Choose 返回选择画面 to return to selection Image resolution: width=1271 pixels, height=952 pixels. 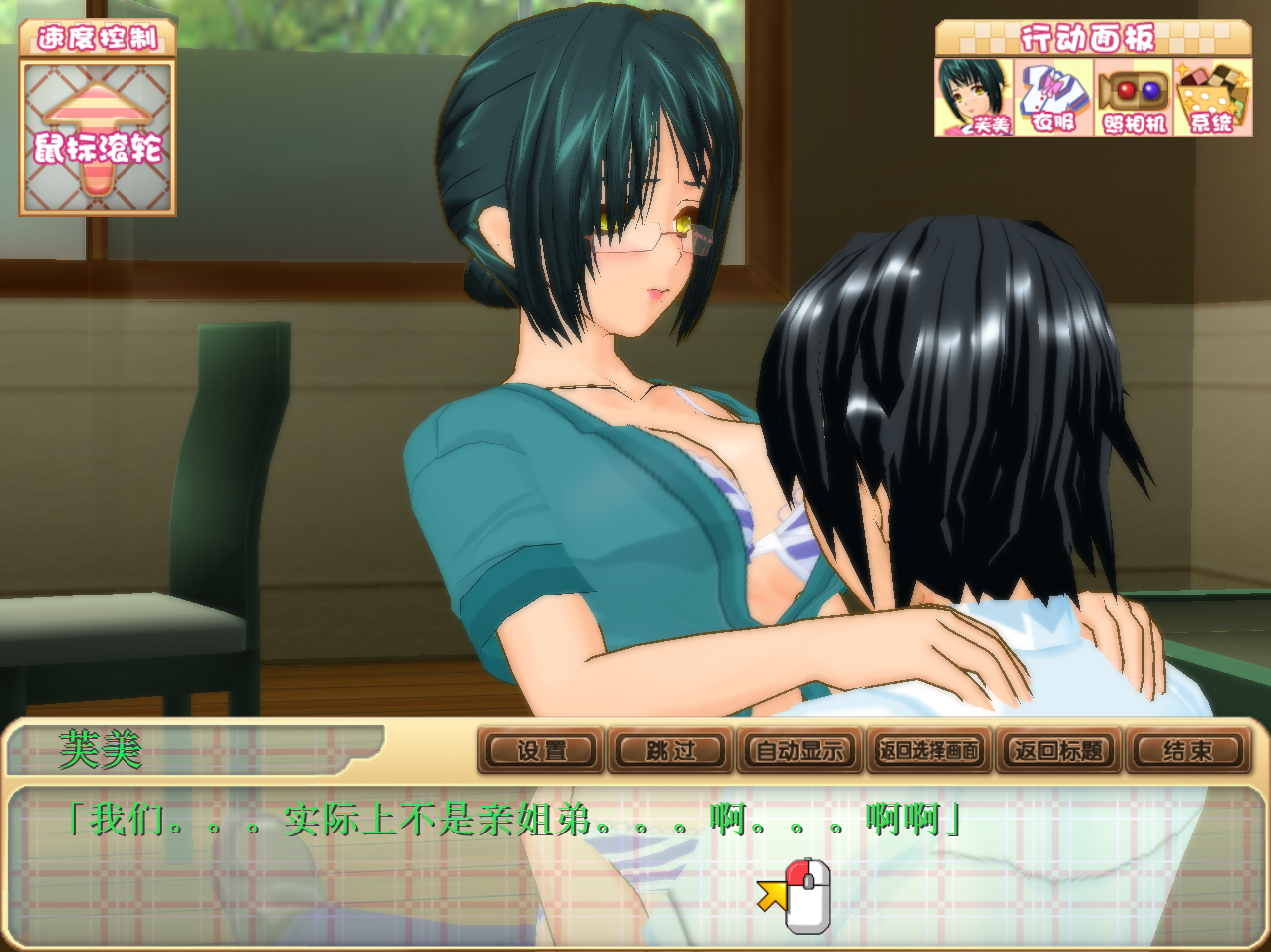(929, 751)
